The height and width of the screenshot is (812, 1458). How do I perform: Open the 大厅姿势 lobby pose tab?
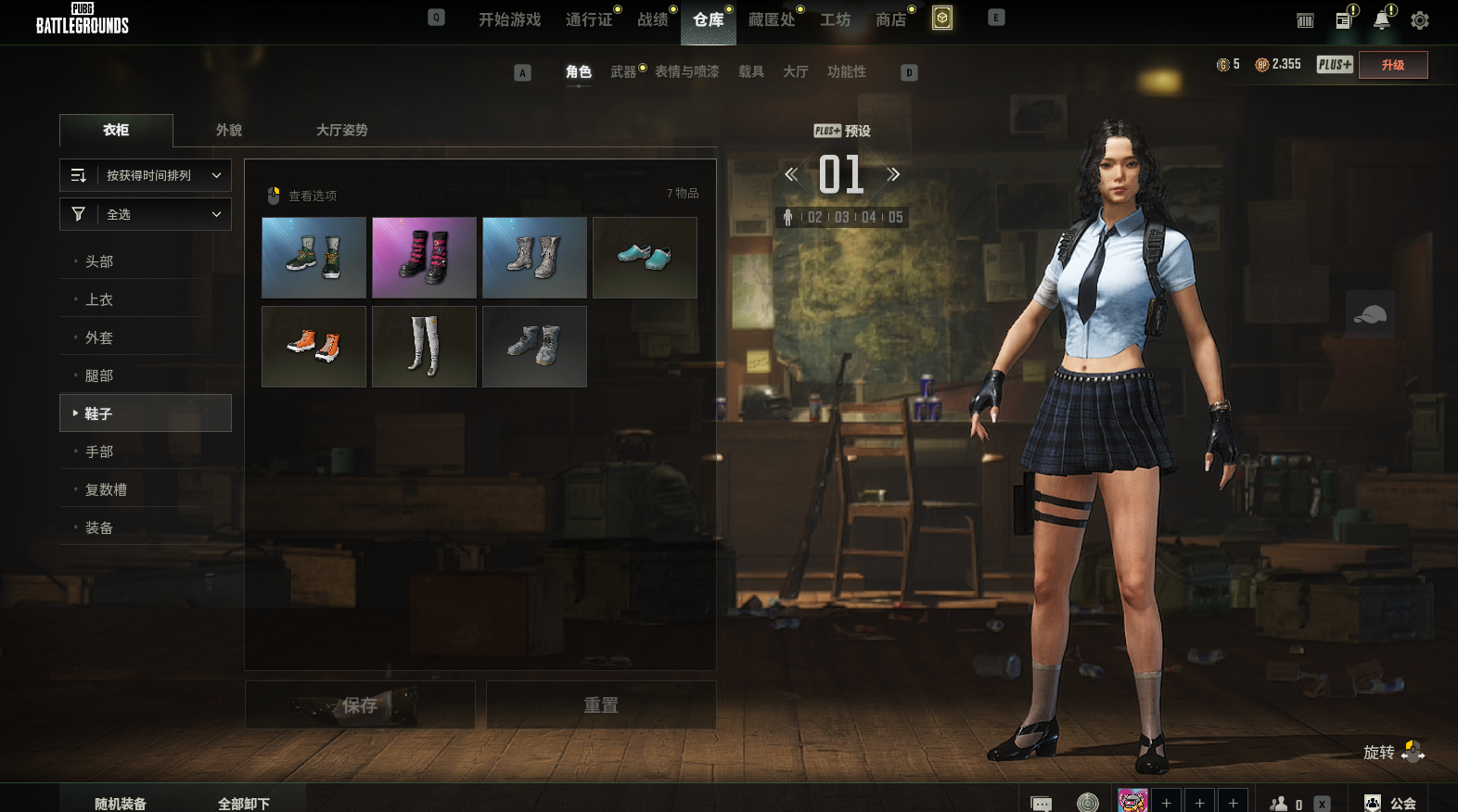341,130
